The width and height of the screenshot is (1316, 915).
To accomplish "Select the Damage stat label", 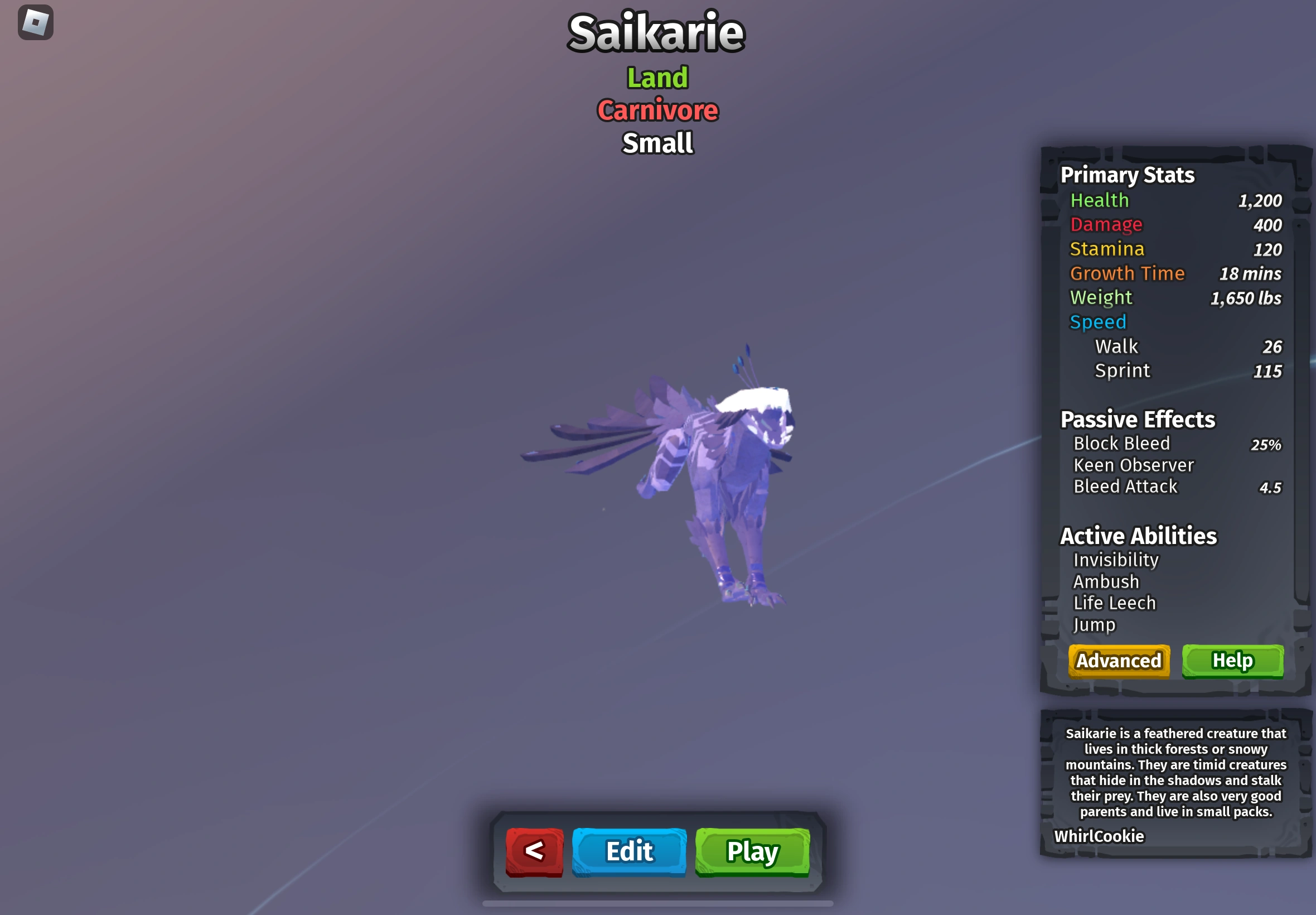I will coord(1106,225).
